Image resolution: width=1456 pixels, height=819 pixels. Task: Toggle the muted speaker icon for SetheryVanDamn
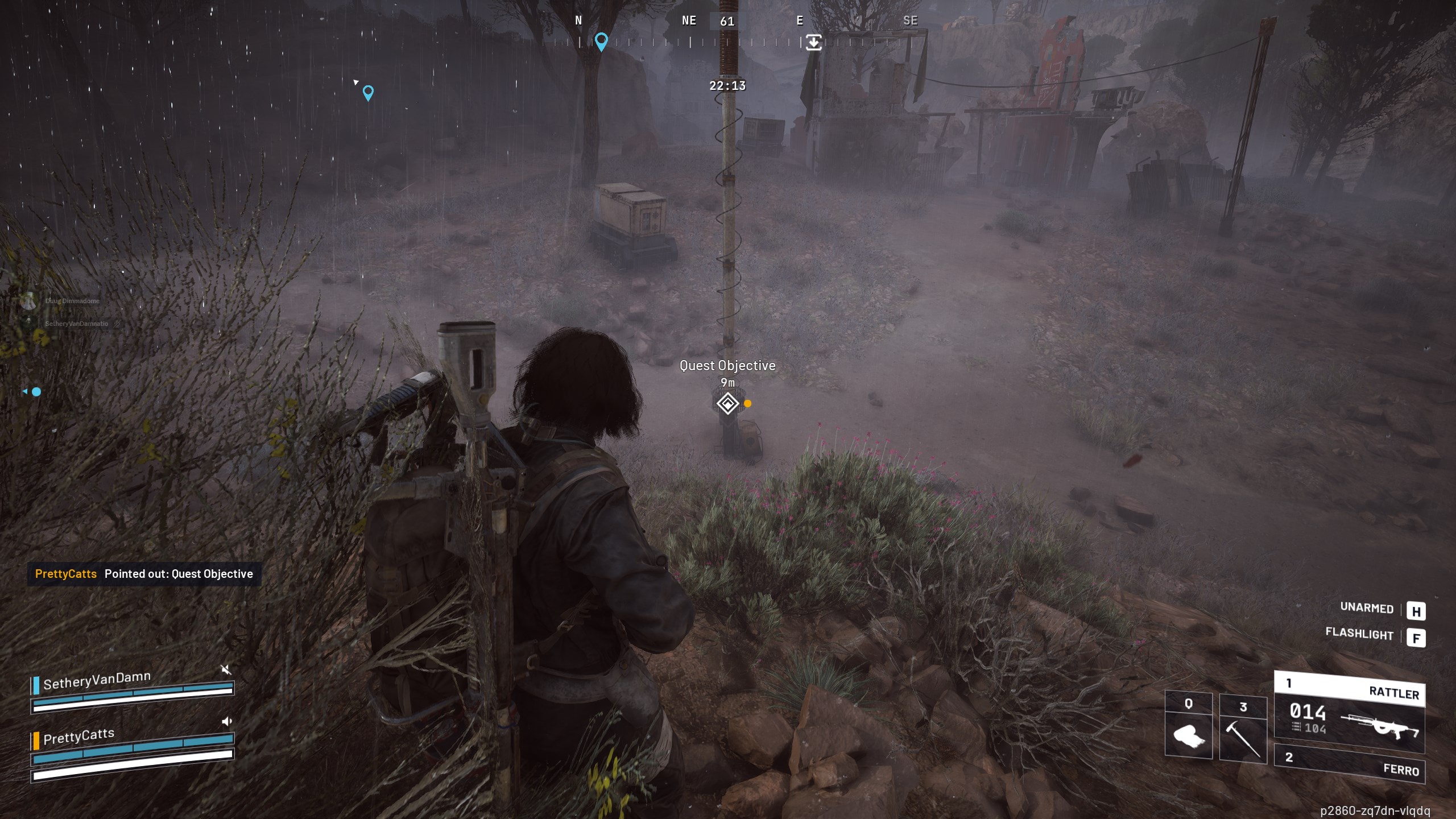click(226, 669)
